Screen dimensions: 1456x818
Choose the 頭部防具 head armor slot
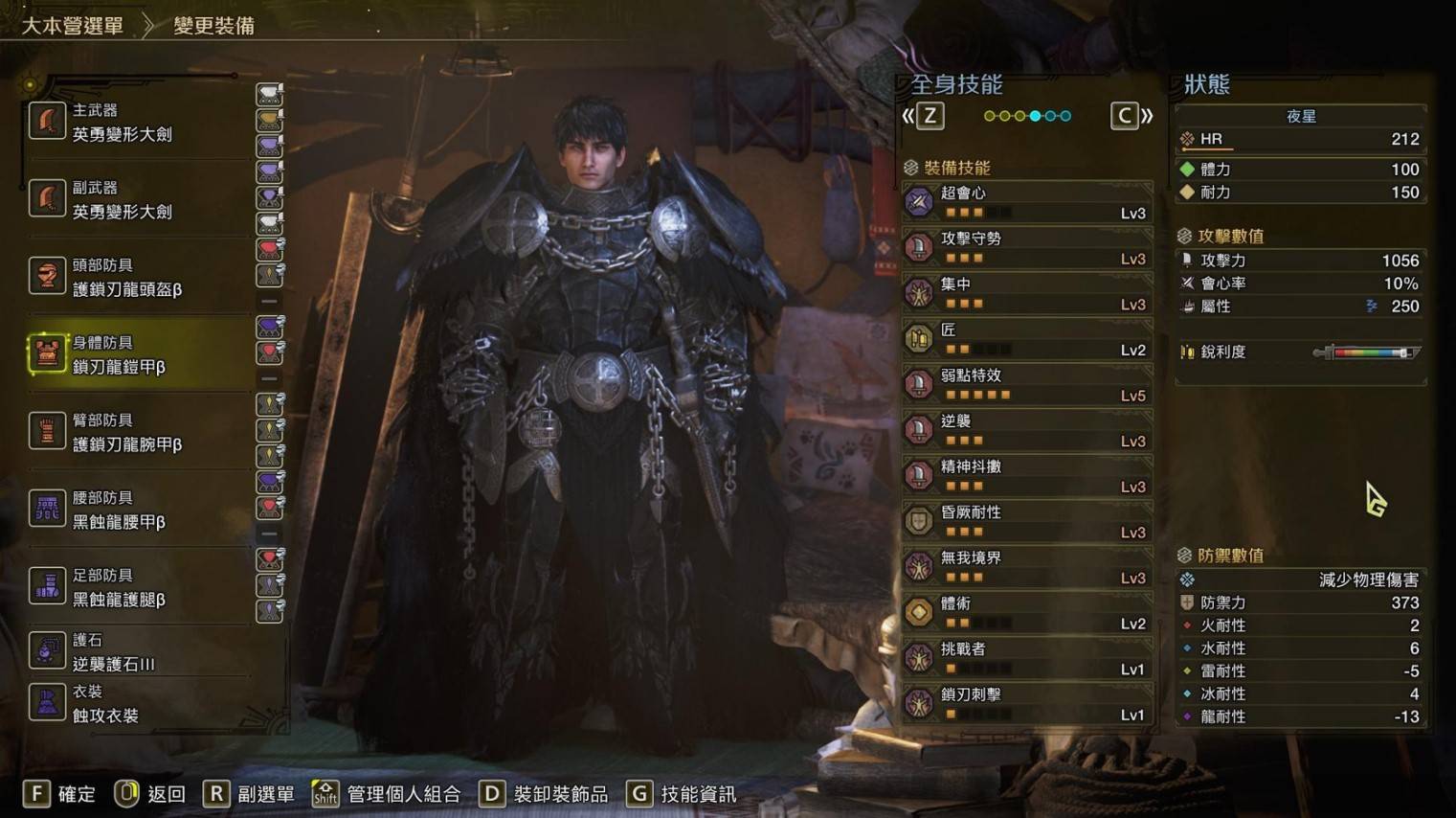139,278
